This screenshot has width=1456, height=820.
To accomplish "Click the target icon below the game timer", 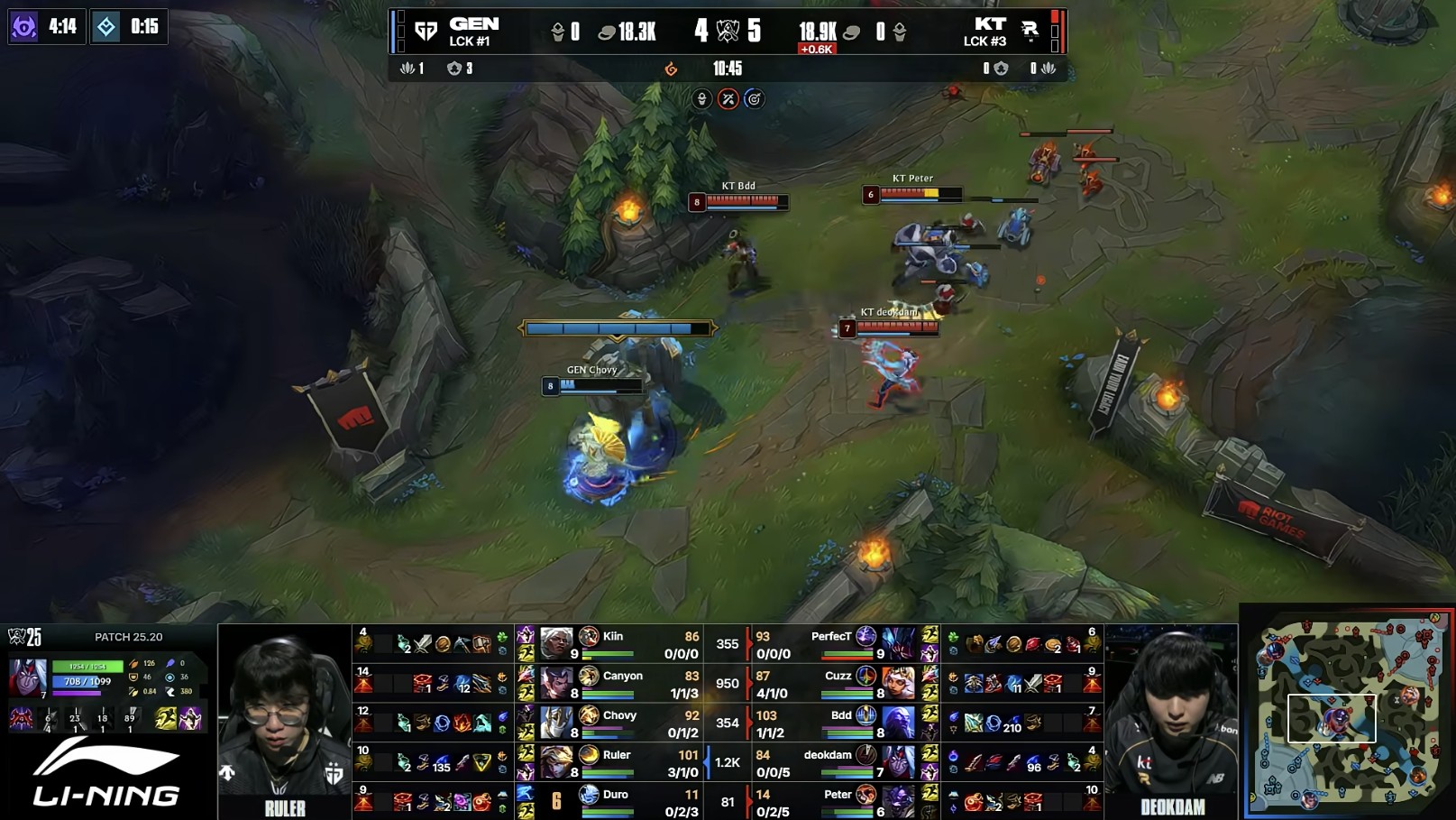I will (754, 99).
